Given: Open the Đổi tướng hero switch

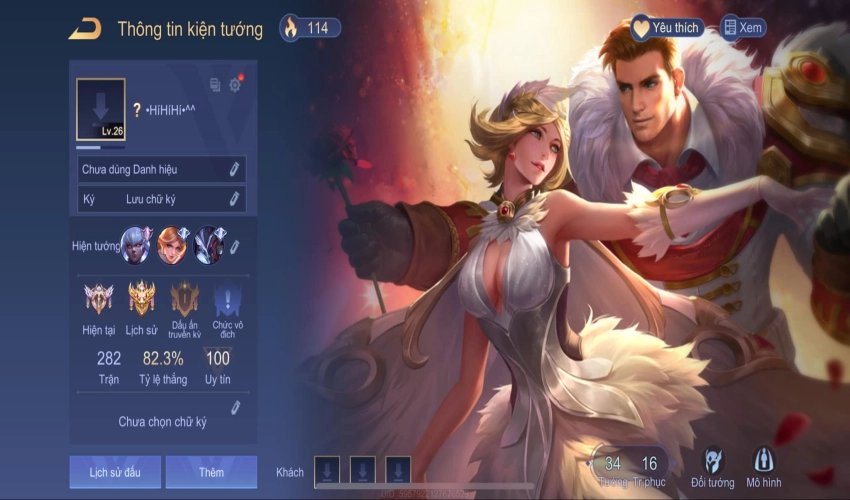Looking at the screenshot, I should 713,467.
